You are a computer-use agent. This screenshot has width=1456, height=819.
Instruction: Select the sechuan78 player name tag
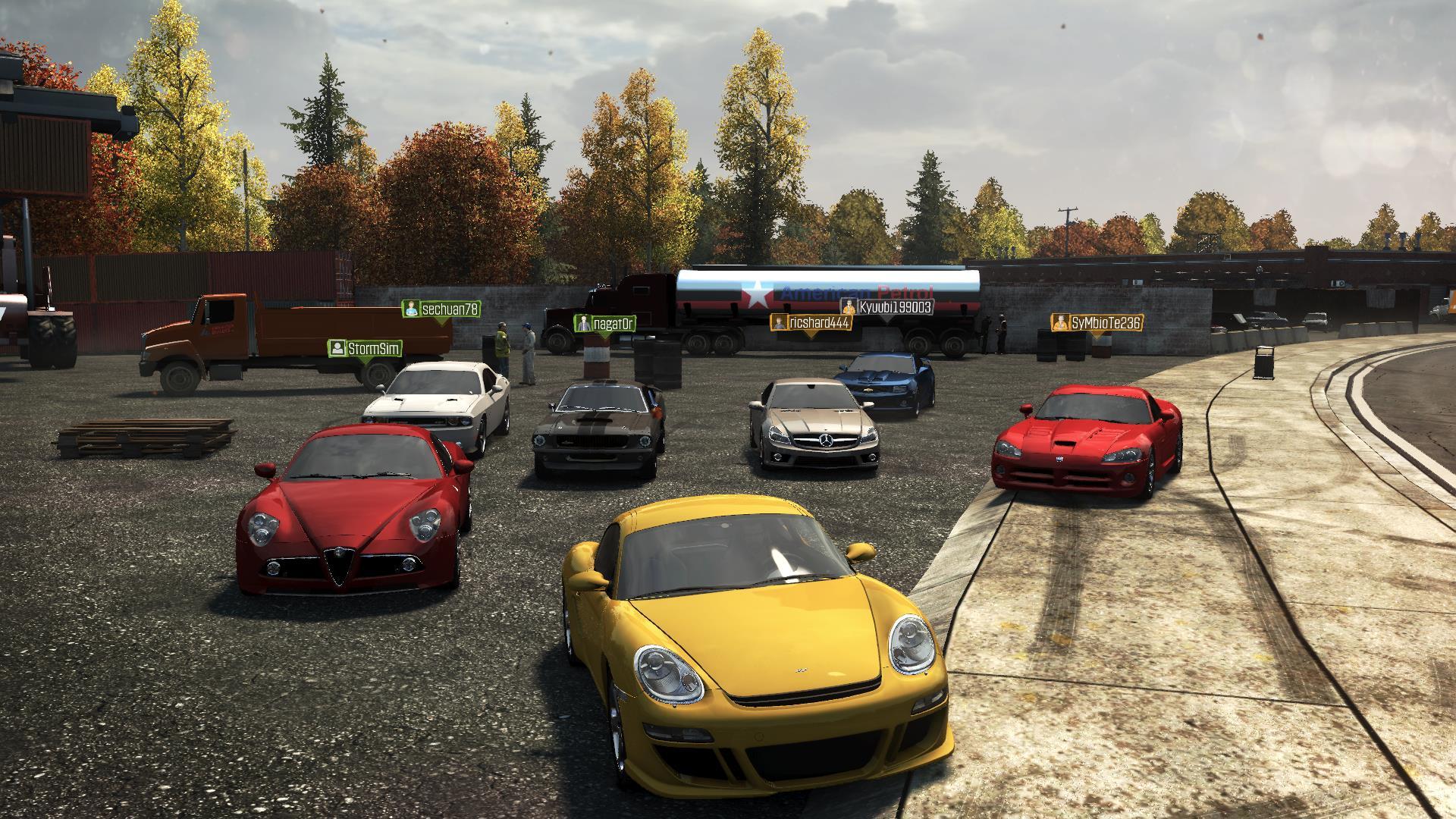pyautogui.click(x=441, y=309)
